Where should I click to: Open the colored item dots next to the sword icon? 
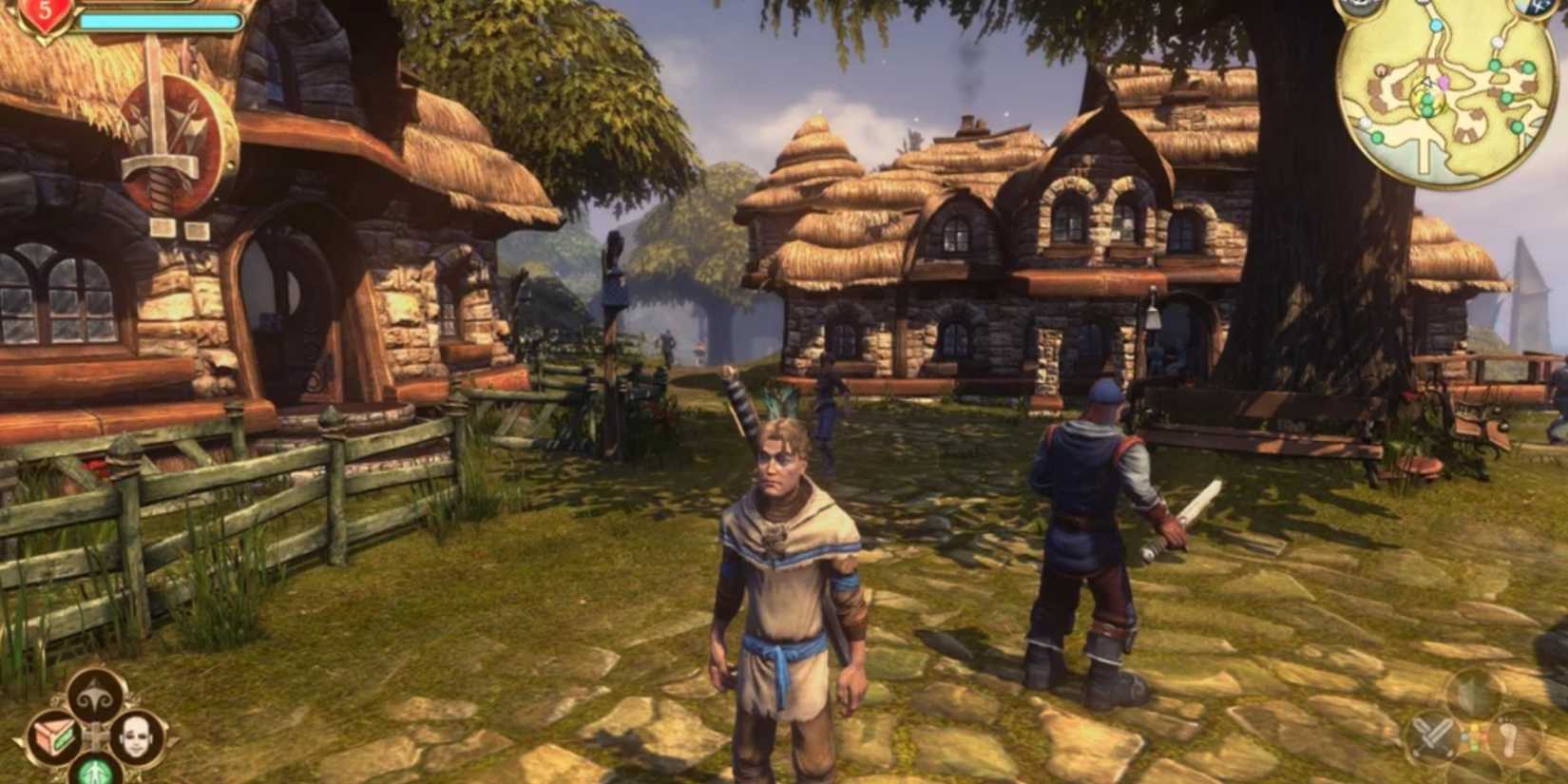pyautogui.click(x=1474, y=736)
